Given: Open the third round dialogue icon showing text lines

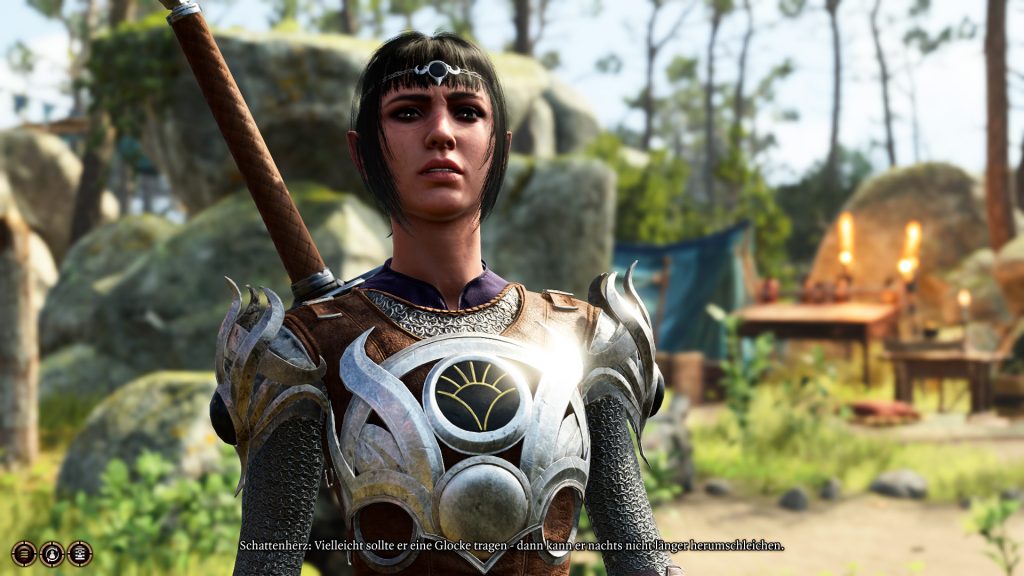Looking at the screenshot, I should point(80,554).
